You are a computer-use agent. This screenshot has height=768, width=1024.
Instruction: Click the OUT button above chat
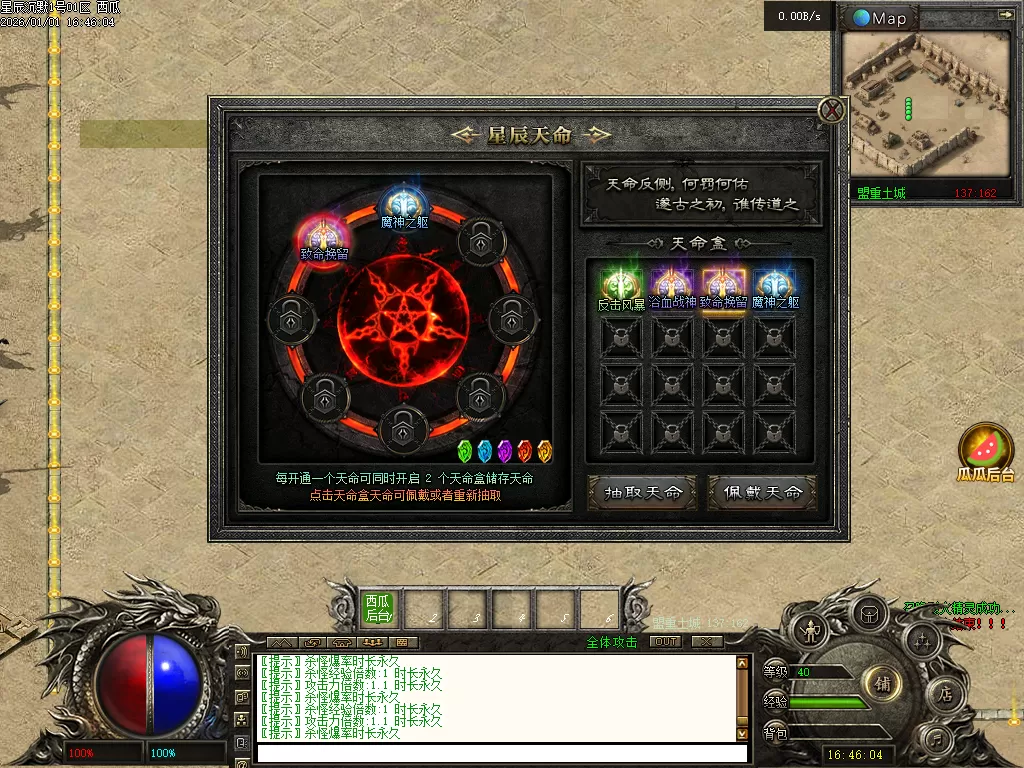pyautogui.click(x=665, y=642)
